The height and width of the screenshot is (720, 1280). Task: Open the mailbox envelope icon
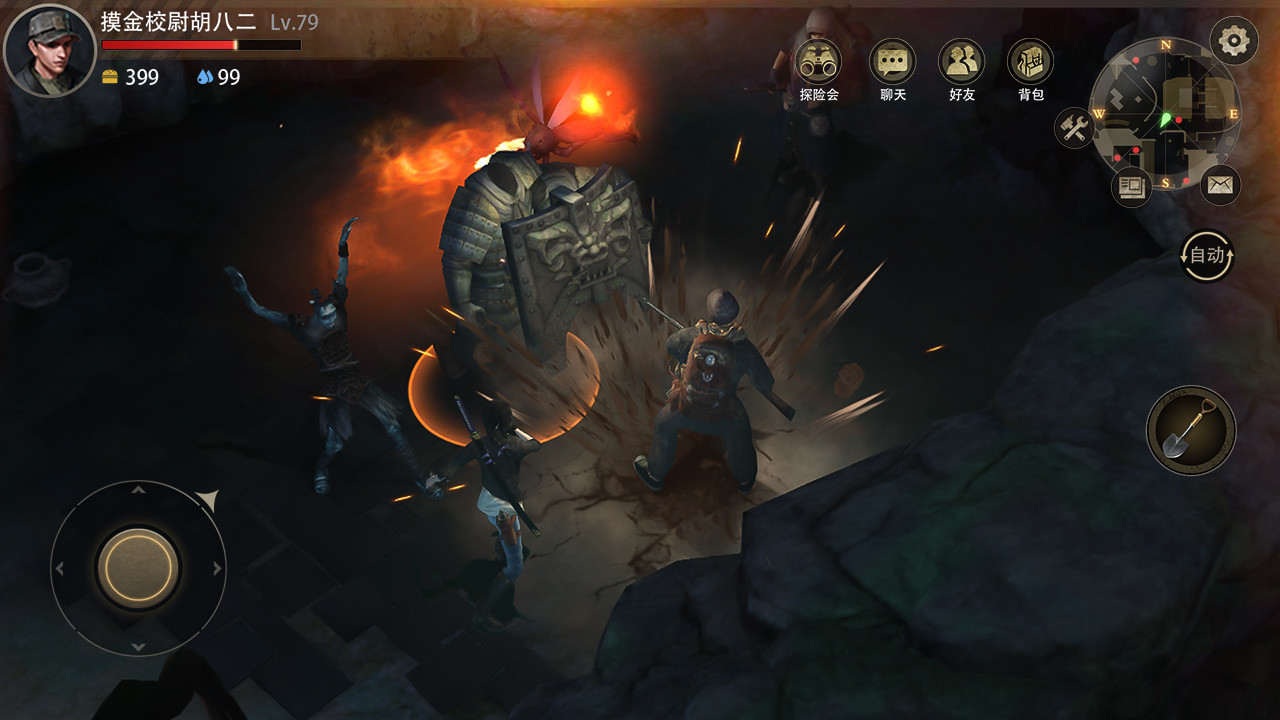tap(1222, 185)
